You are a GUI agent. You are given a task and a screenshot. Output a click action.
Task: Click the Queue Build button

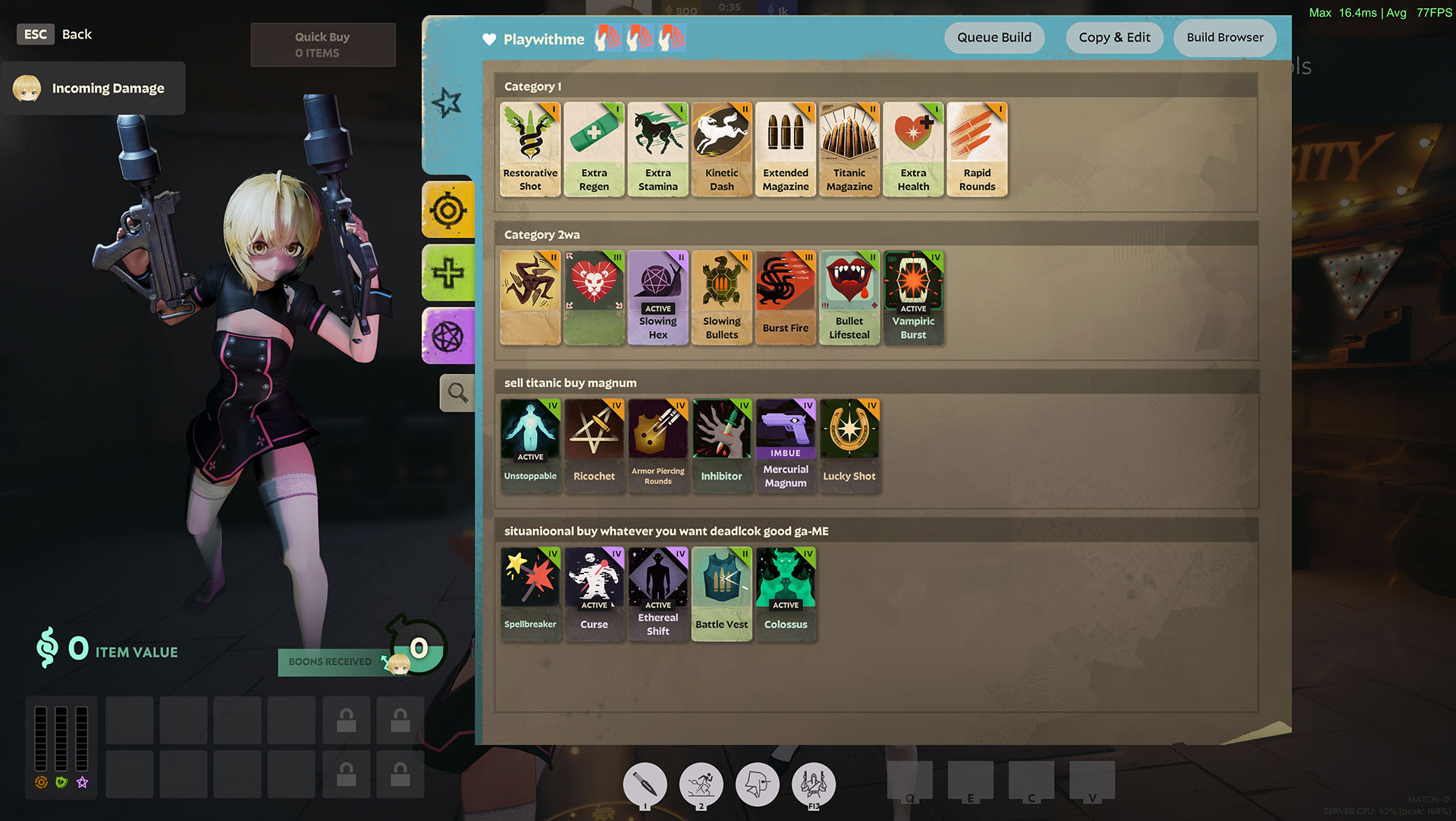point(993,37)
